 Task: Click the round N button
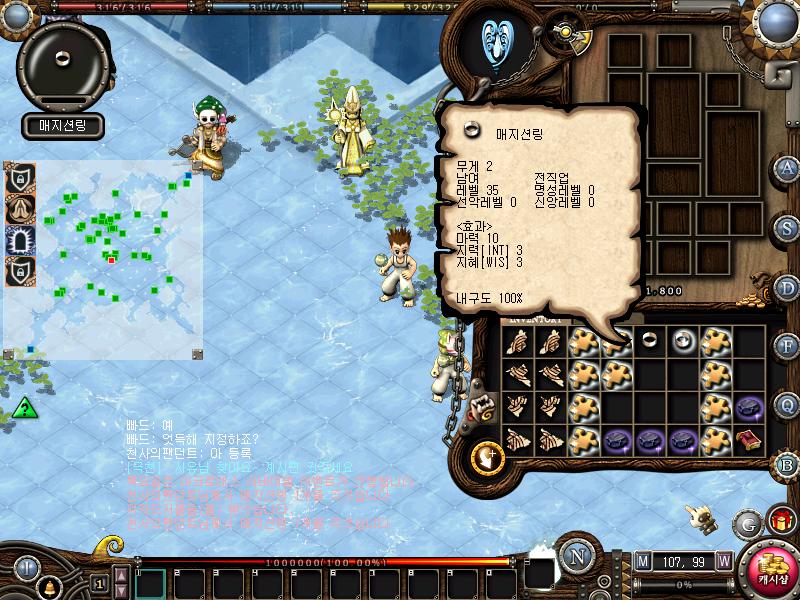click(576, 557)
